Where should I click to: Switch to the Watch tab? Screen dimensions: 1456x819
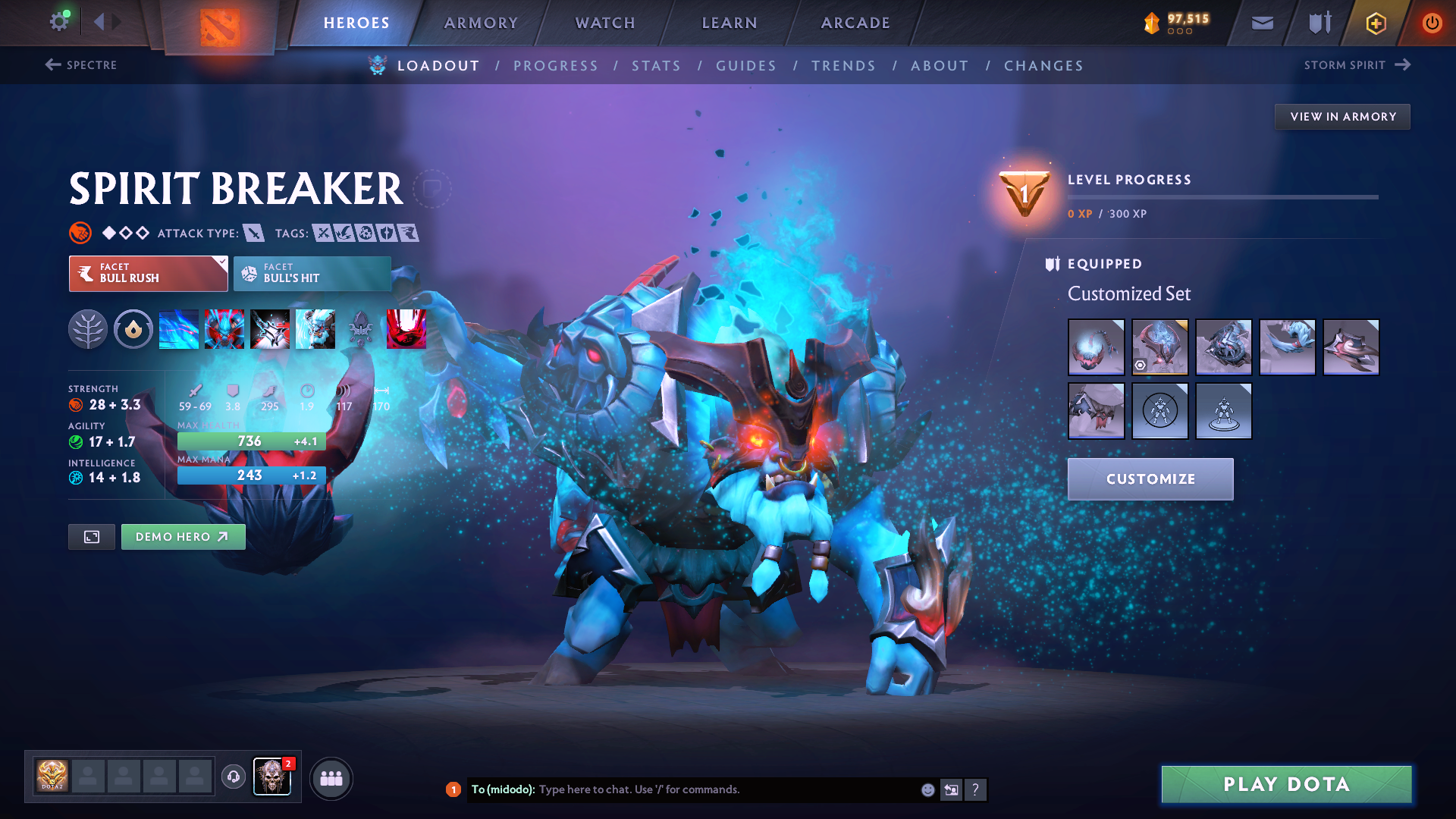(605, 23)
